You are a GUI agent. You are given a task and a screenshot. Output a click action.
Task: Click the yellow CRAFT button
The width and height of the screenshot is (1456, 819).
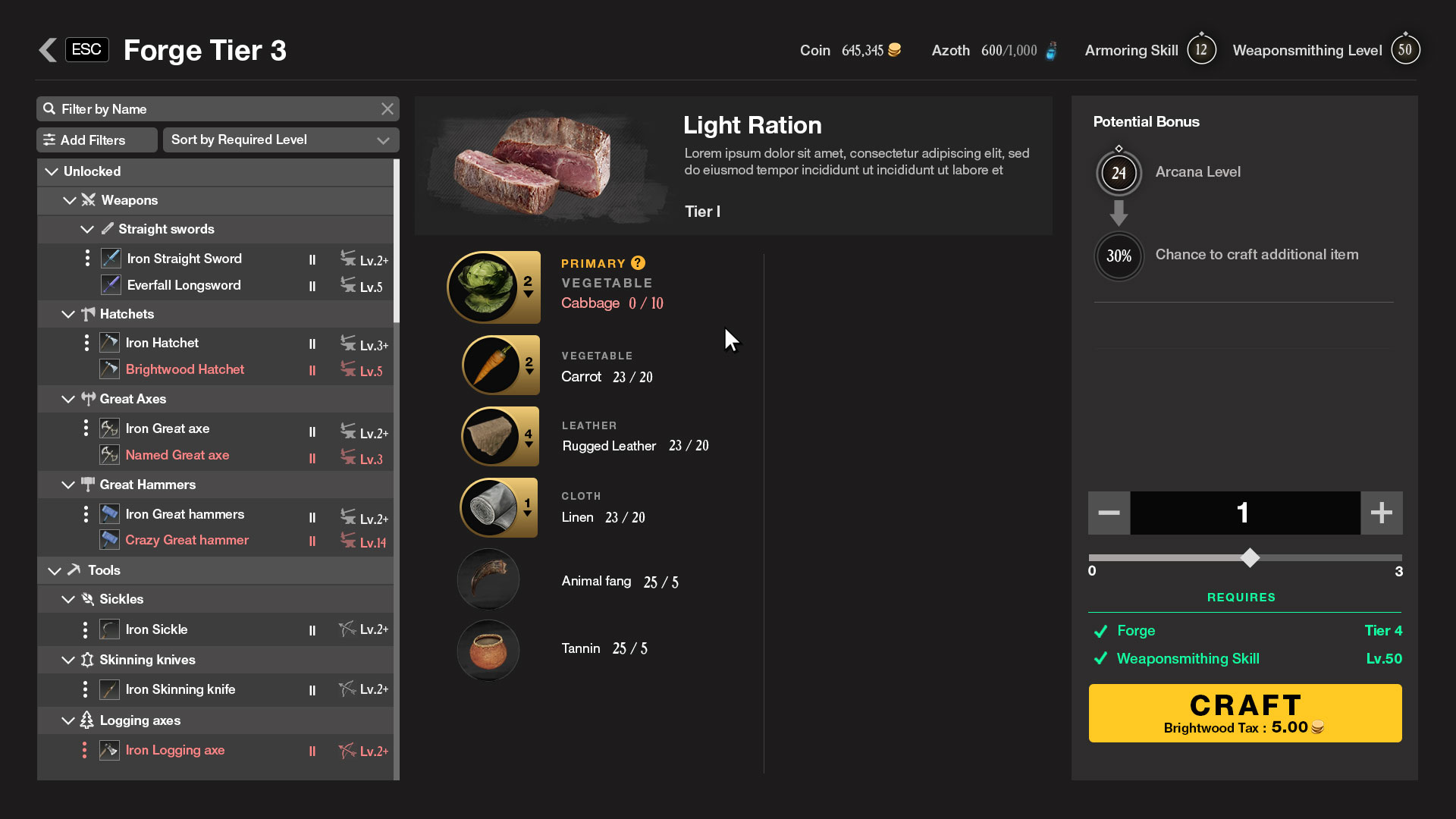[1245, 713]
